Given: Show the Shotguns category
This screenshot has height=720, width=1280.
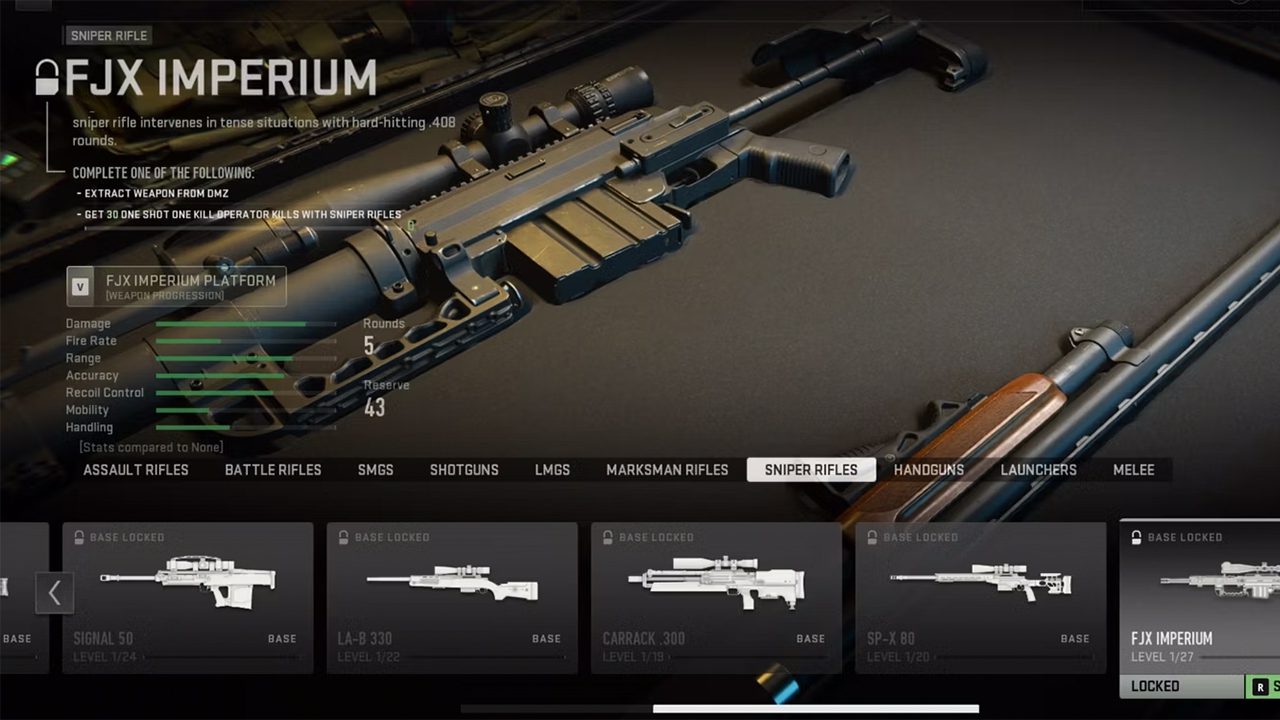Looking at the screenshot, I should point(464,470).
